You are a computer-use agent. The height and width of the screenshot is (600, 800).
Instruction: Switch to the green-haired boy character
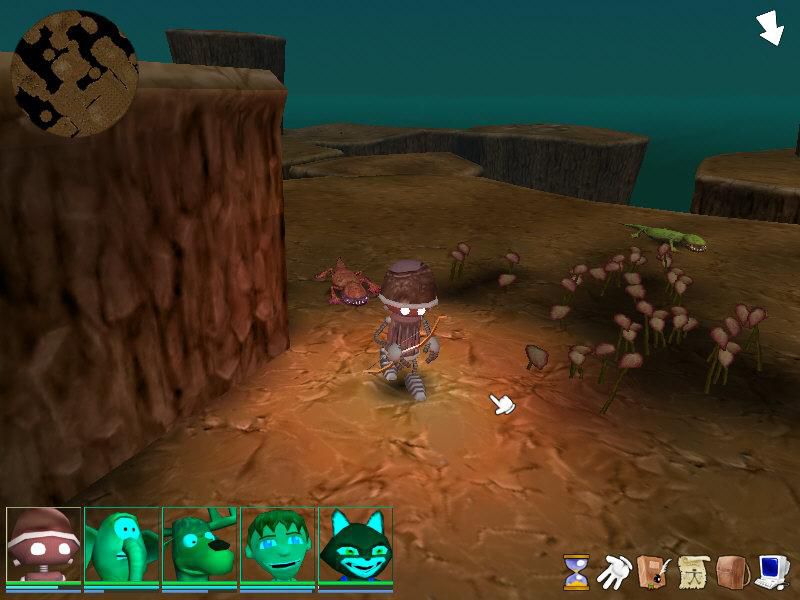point(278,546)
